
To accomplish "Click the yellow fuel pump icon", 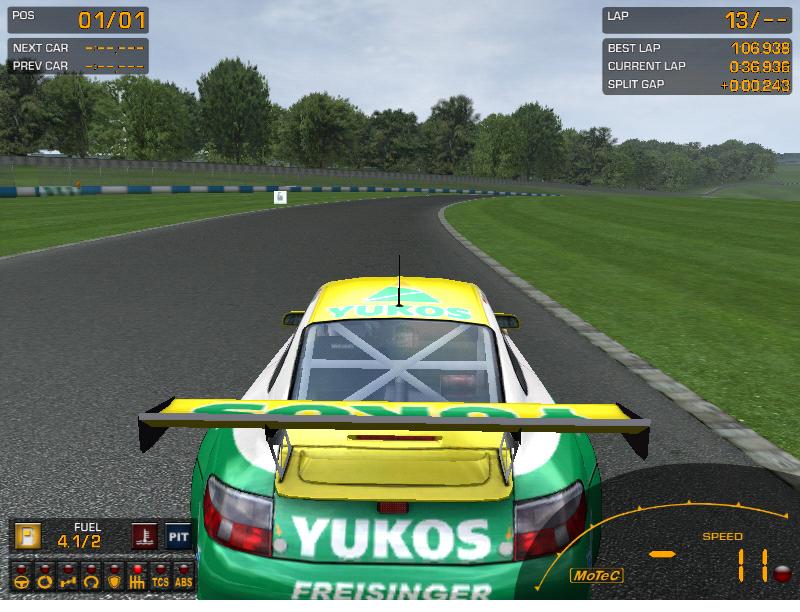I will click(x=26, y=537).
